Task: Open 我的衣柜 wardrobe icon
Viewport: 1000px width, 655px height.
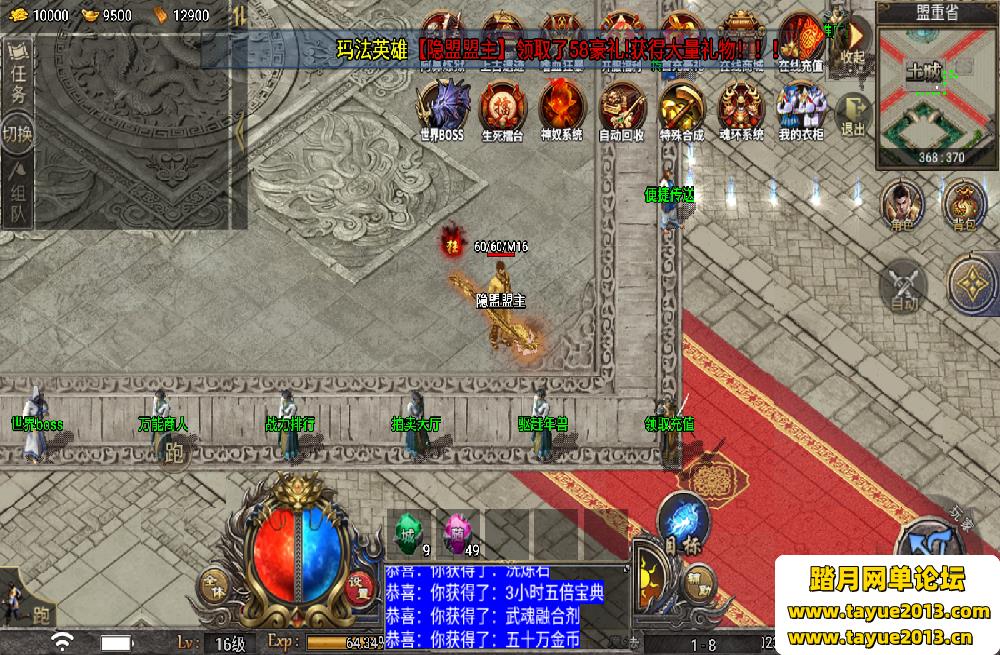Action: pyautogui.click(x=801, y=108)
